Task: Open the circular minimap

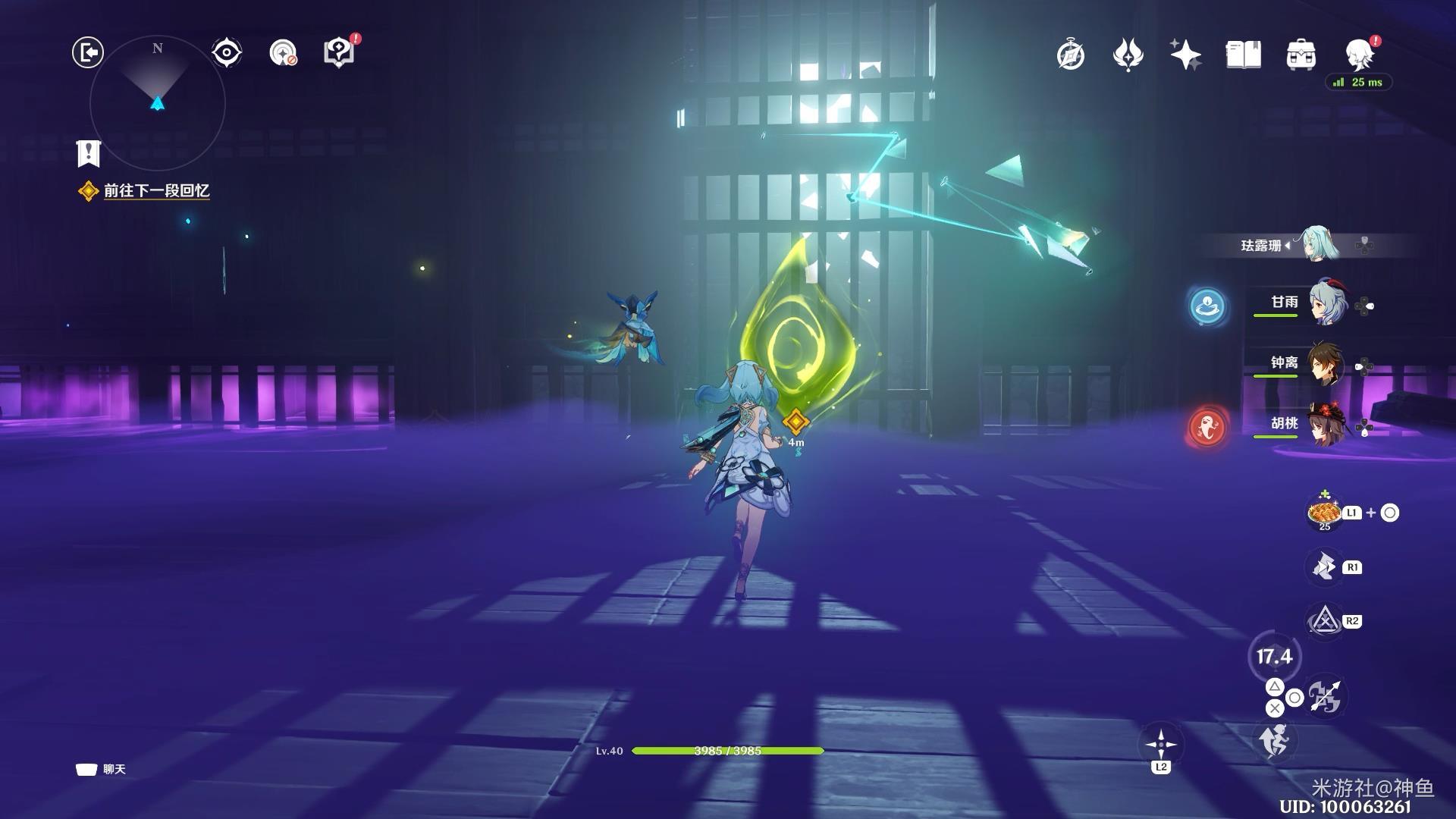Action: (x=158, y=102)
